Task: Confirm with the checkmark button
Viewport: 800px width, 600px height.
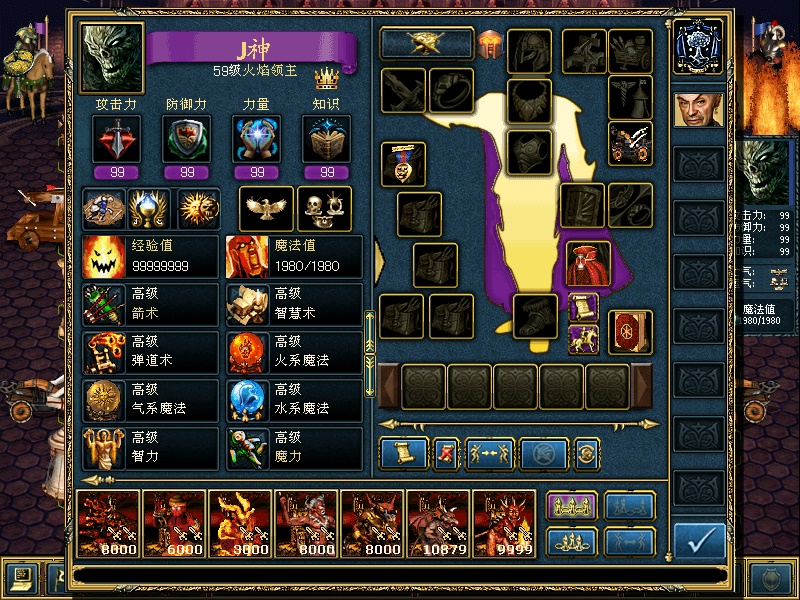Action: [700, 540]
